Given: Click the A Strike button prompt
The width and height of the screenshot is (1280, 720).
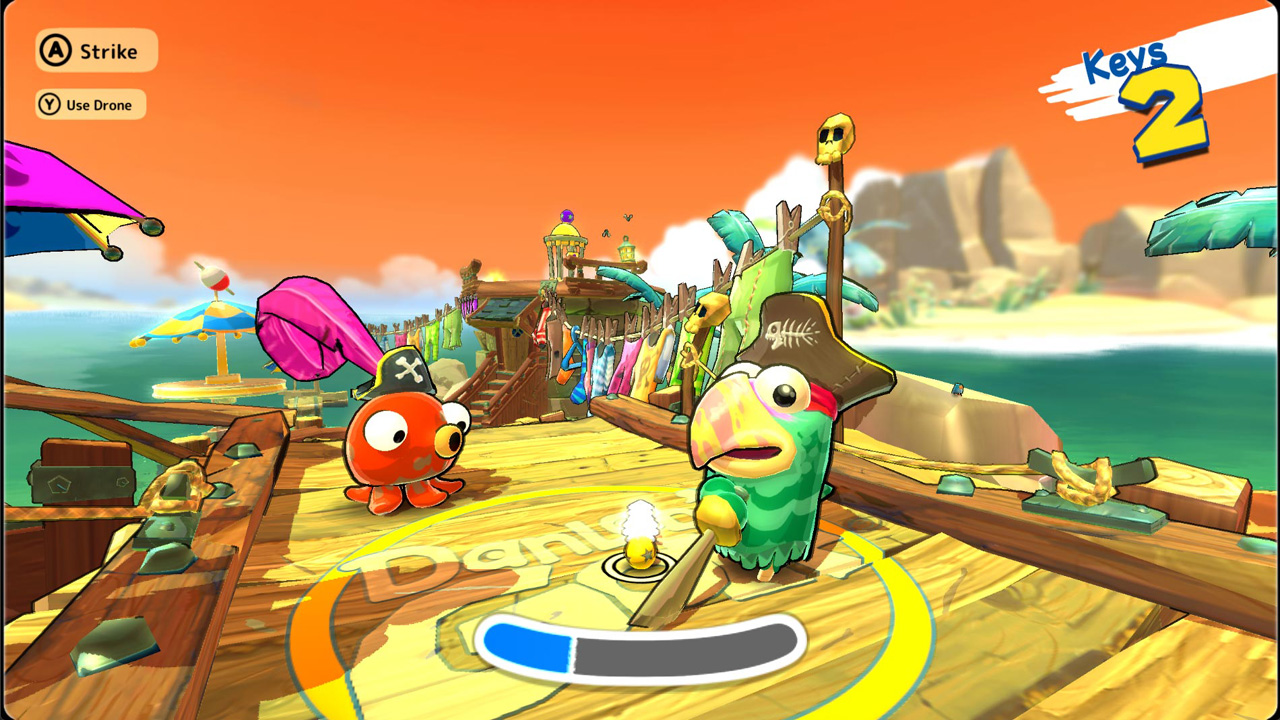Looking at the screenshot, I should [95, 51].
